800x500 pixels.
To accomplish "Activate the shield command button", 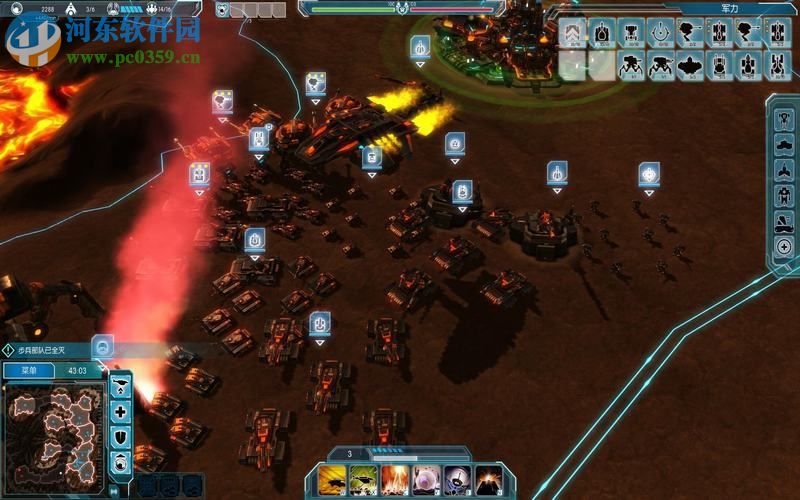I will (121, 437).
